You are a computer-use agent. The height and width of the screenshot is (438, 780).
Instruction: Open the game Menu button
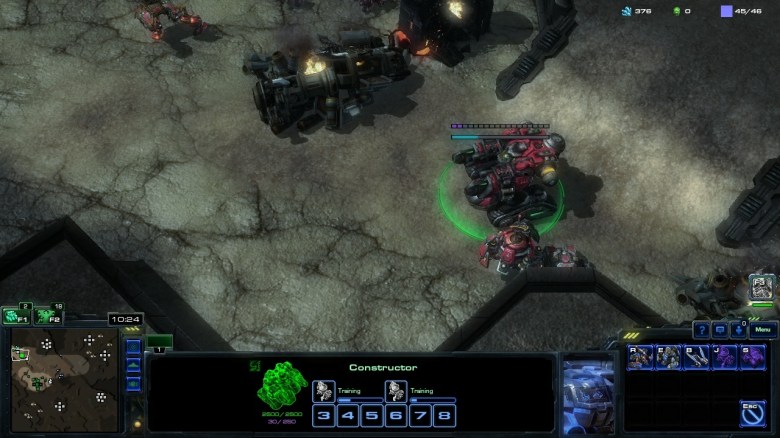763,330
